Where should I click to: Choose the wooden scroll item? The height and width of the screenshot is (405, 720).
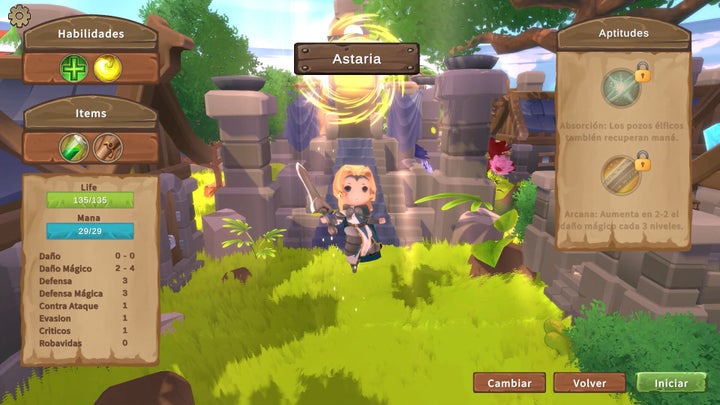tap(107, 148)
